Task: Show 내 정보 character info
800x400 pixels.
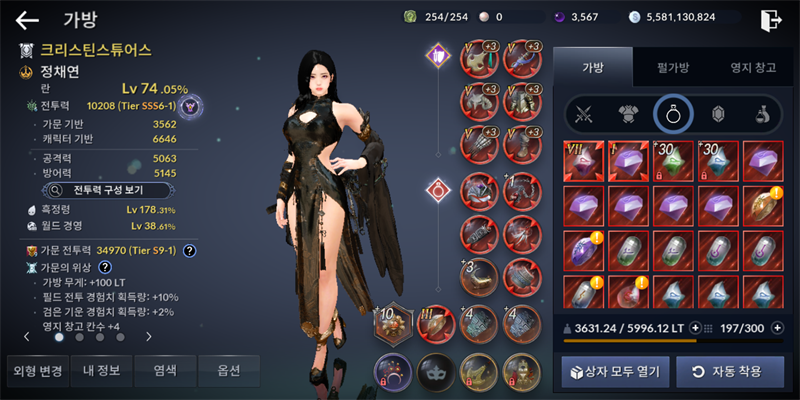Action: [x=101, y=371]
